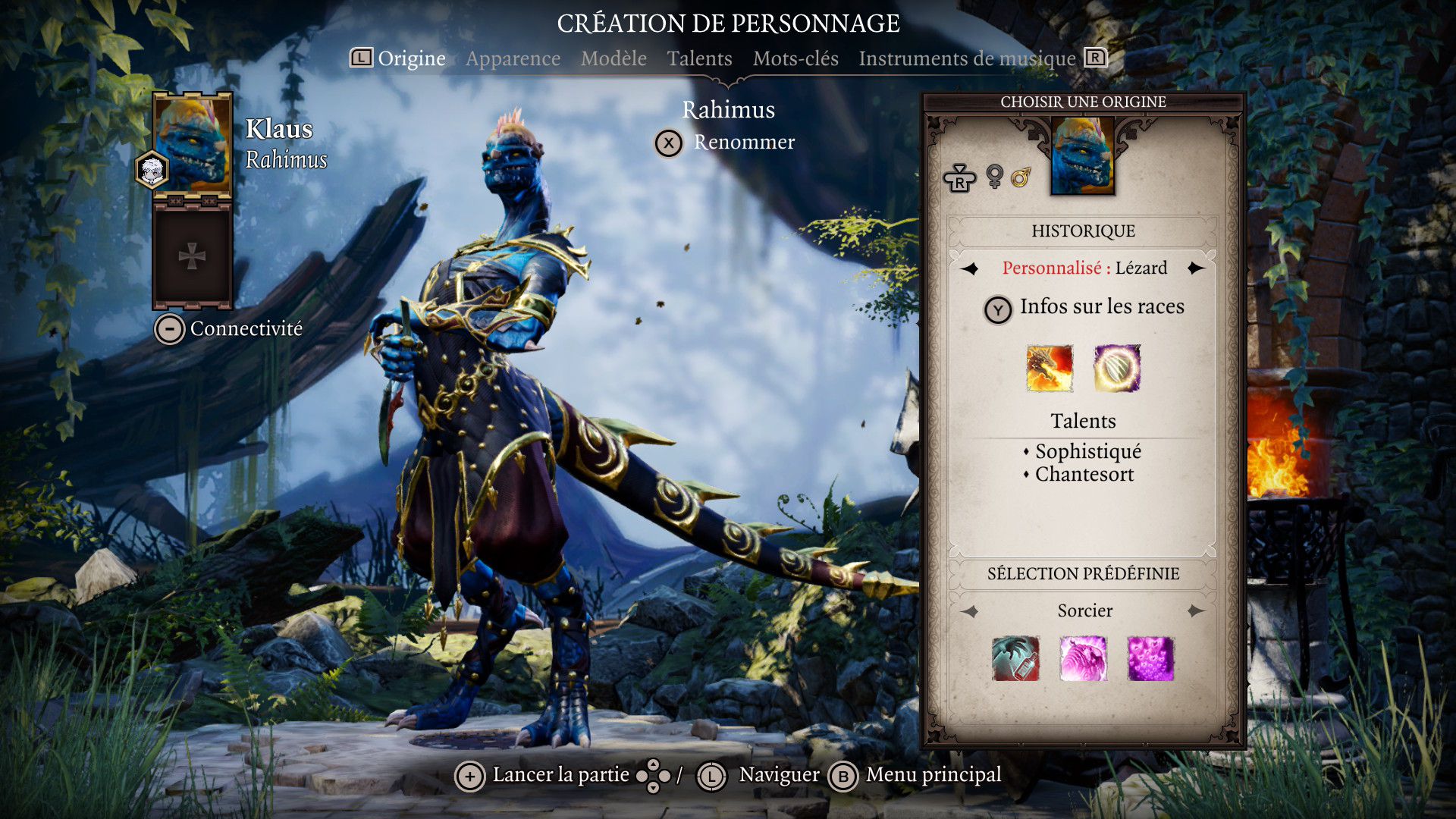This screenshot has height=819, width=1456.
Task: Cycle to next origin with right arrow
Action: click(x=1197, y=268)
